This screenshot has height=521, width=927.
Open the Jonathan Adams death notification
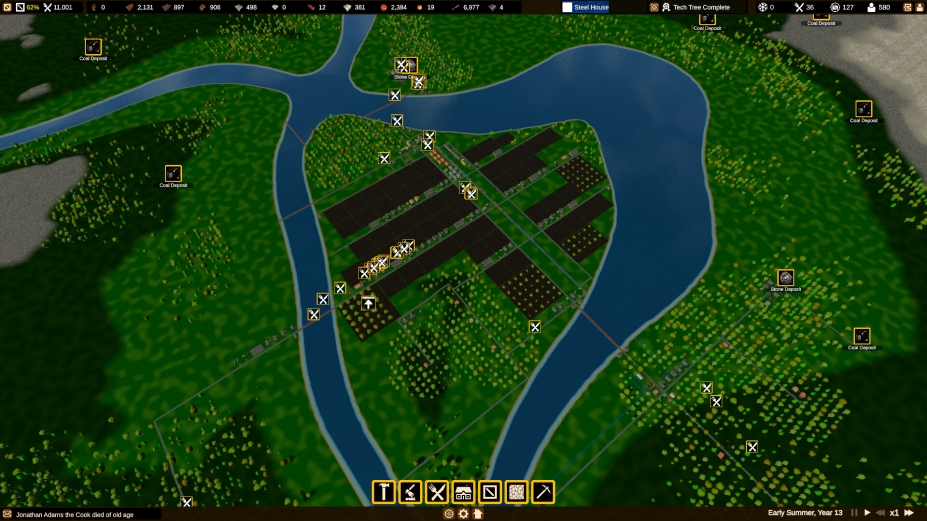pyautogui.click(x=80, y=514)
